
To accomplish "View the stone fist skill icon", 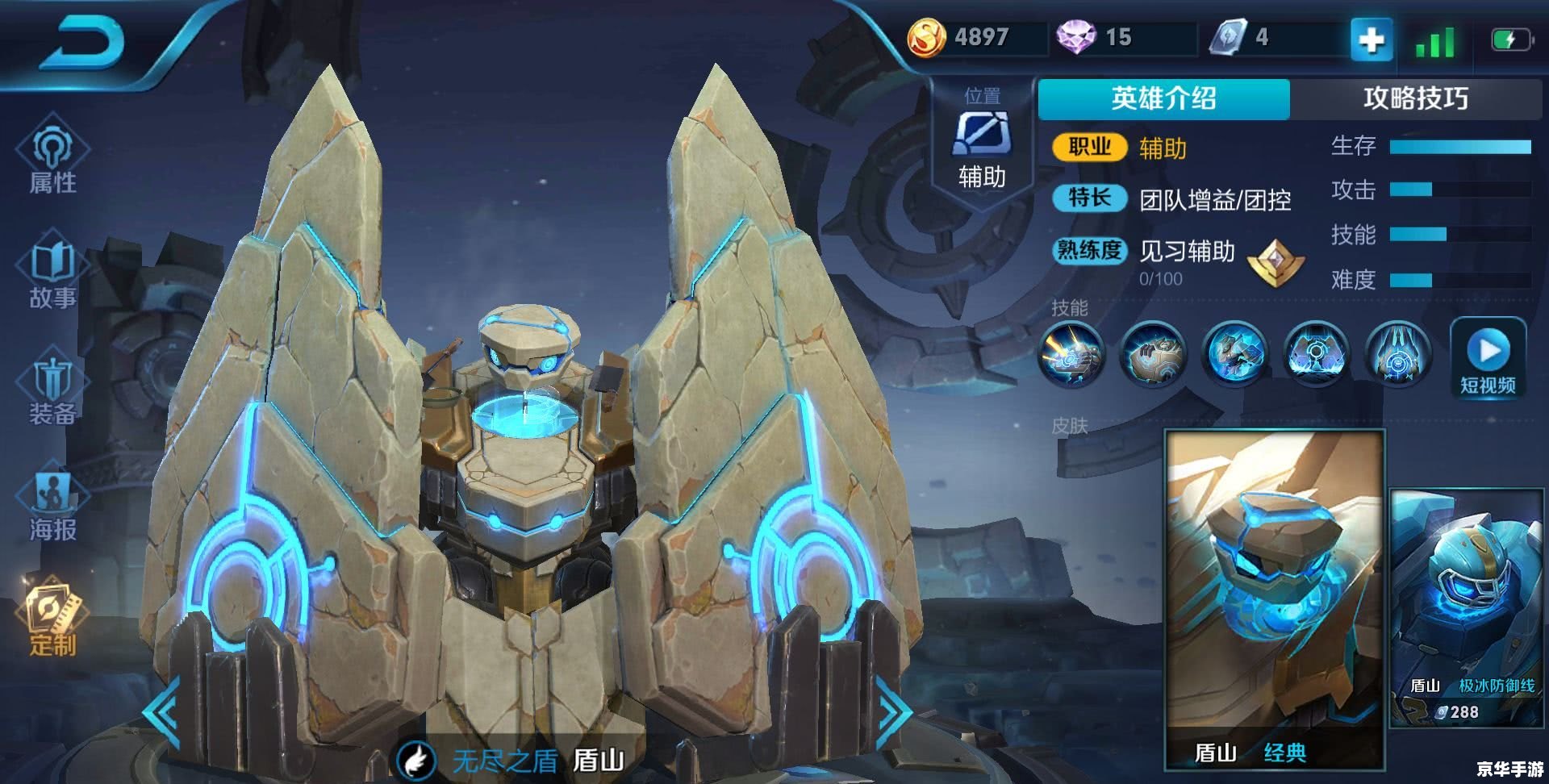I will 1153,355.
